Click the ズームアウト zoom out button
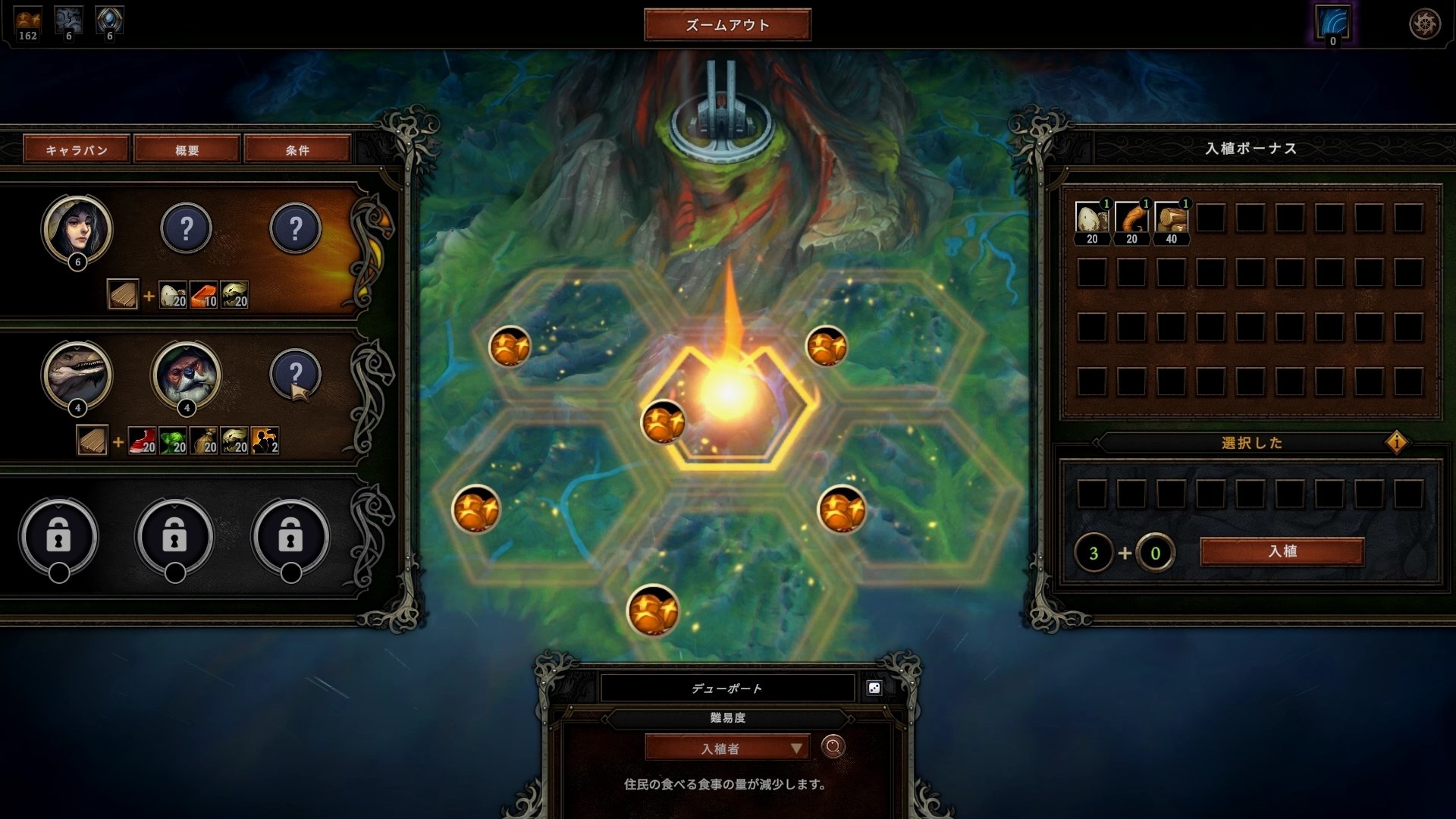The height and width of the screenshot is (819, 1456). 727,25
